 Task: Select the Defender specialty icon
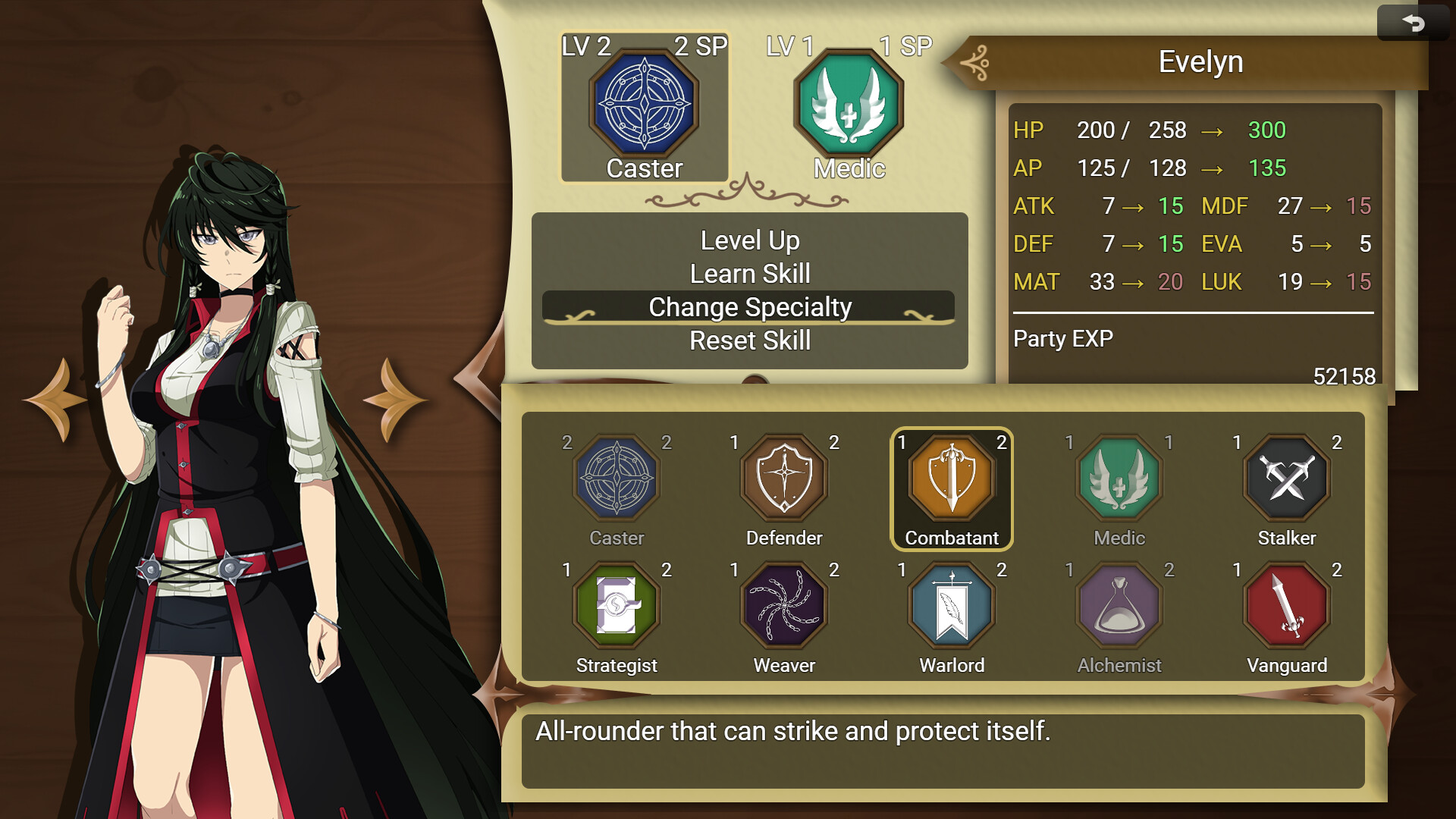[x=784, y=478]
